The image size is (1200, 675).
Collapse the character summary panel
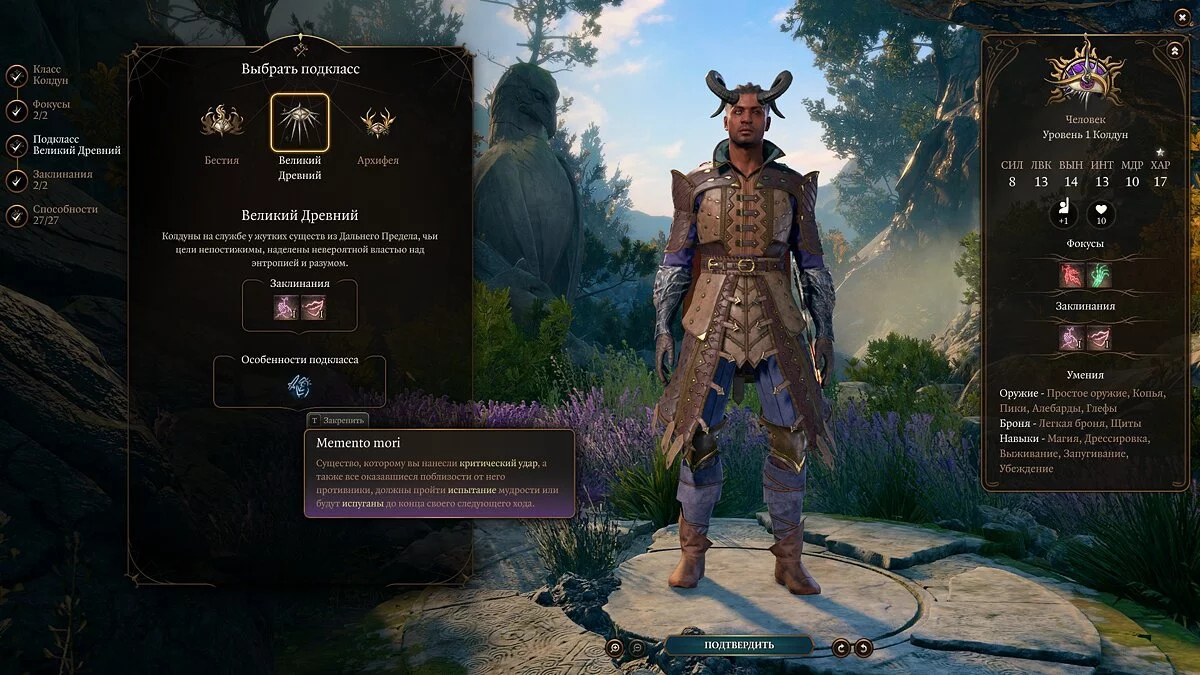click(x=1173, y=50)
